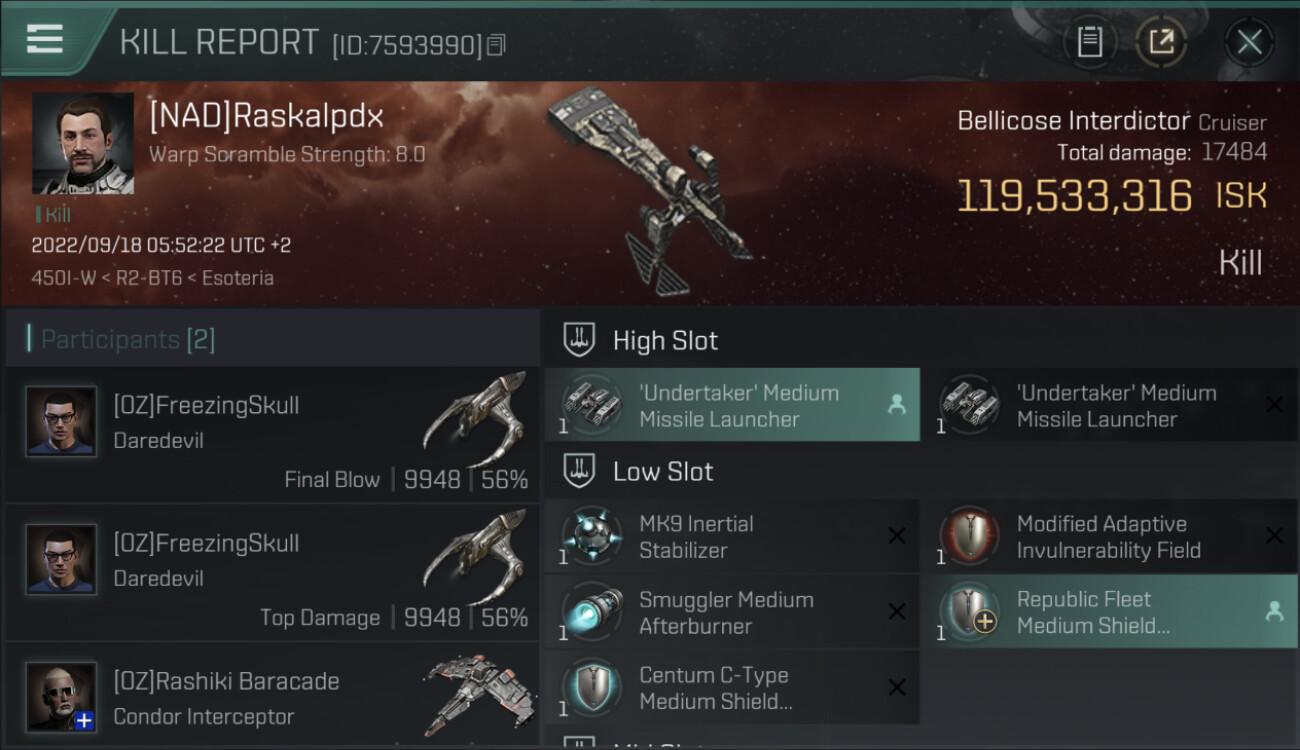This screenshot has width=1300, height=750.
Task: Select the Modified Adaptive Invulnerability Field
Action: (1108, 537)
